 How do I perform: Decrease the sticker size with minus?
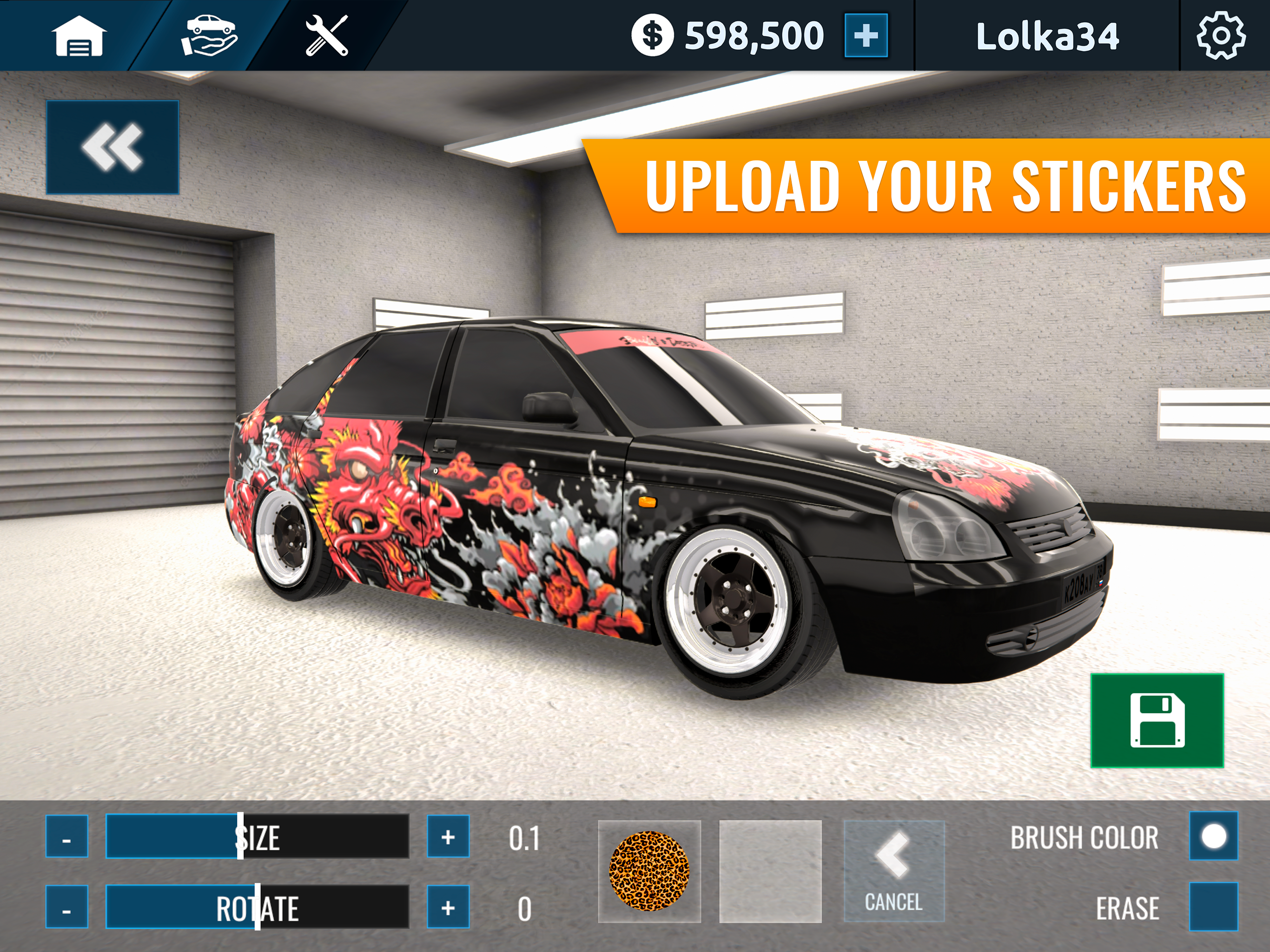coord(67,837)
